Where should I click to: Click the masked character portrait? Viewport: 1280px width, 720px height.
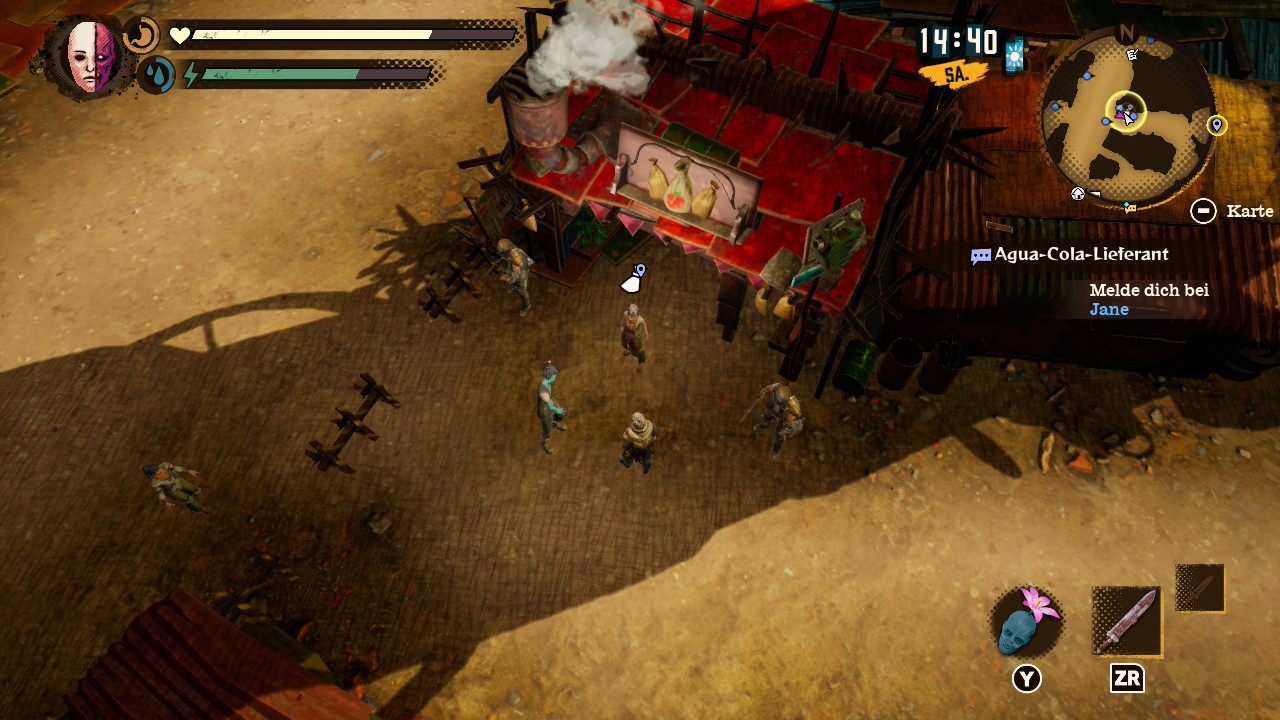90,57
